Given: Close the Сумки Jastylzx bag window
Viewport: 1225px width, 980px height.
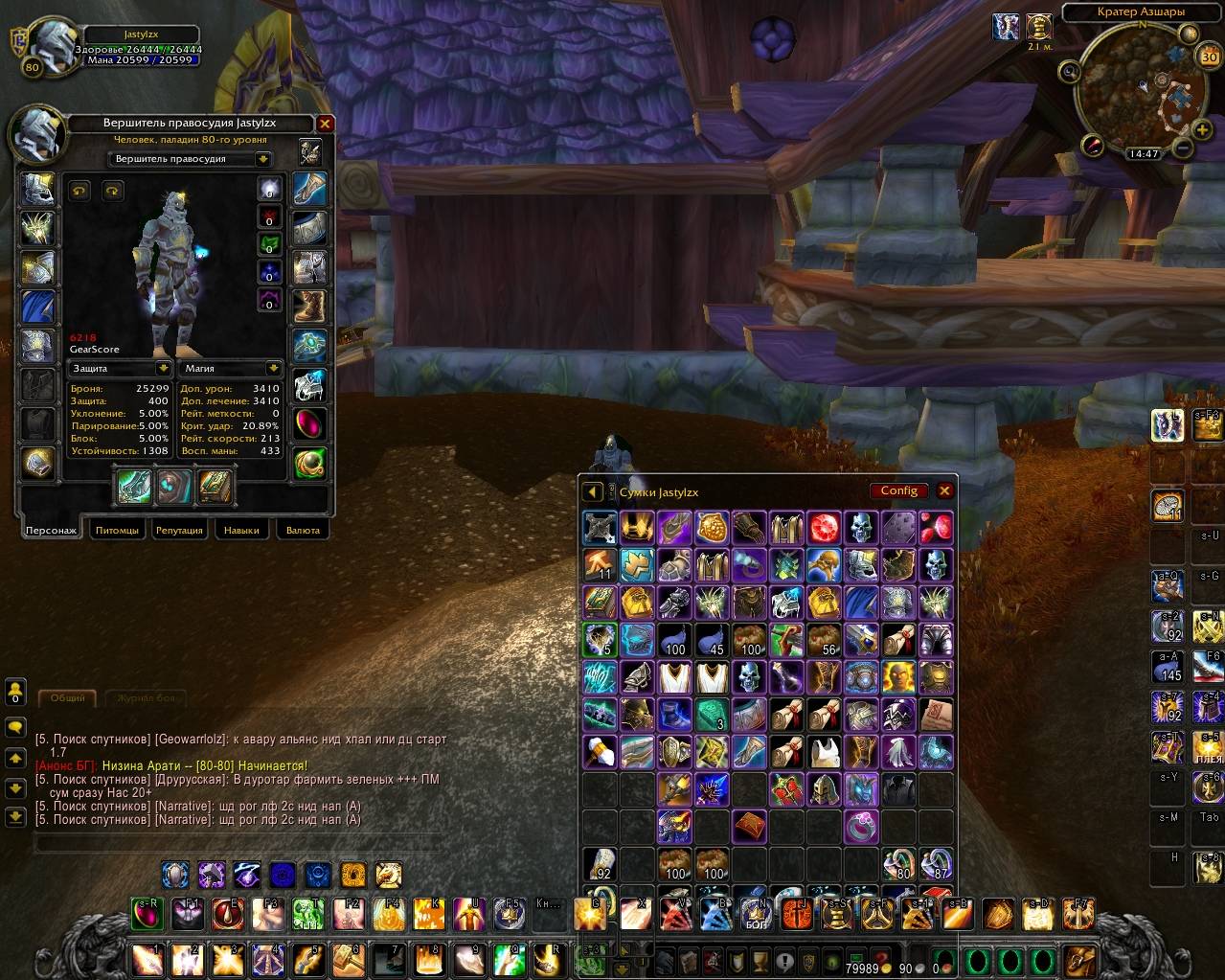Looking at the screenshot, I should 944,490.
